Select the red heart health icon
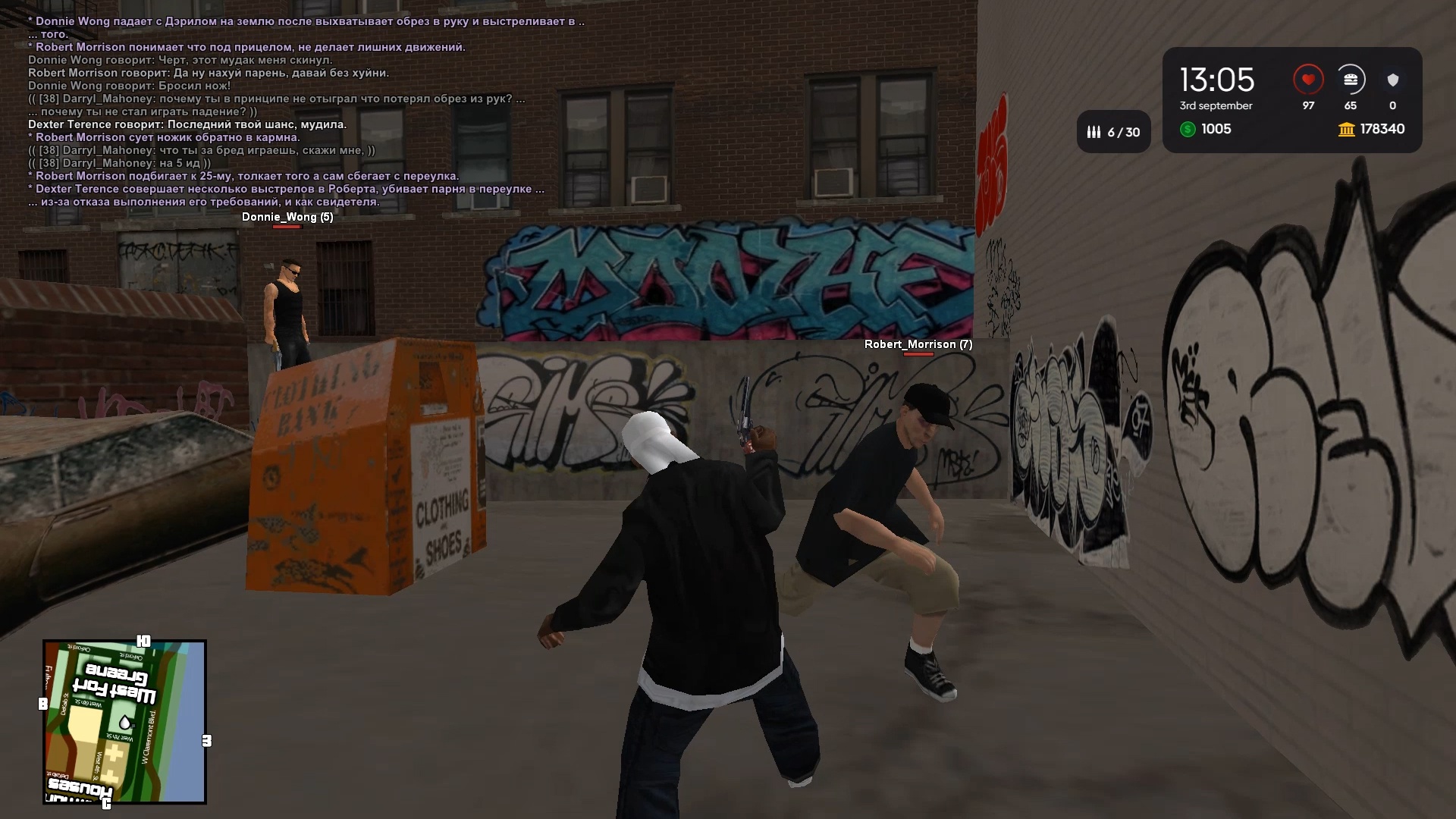 pyautogui.click(x=1308, y=80)
